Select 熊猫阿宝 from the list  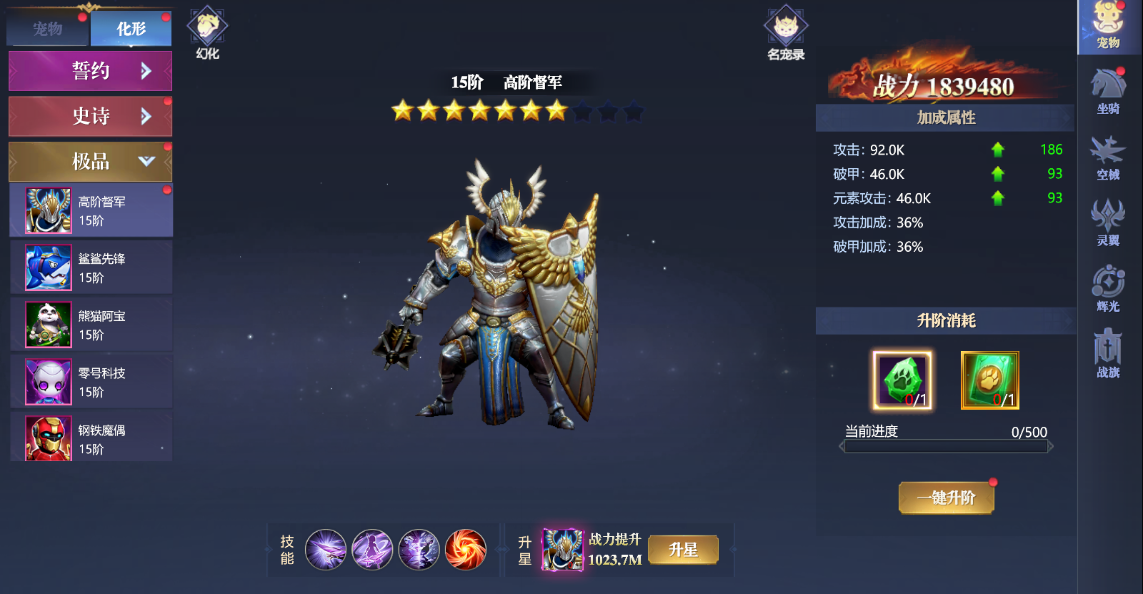[91, 324]
